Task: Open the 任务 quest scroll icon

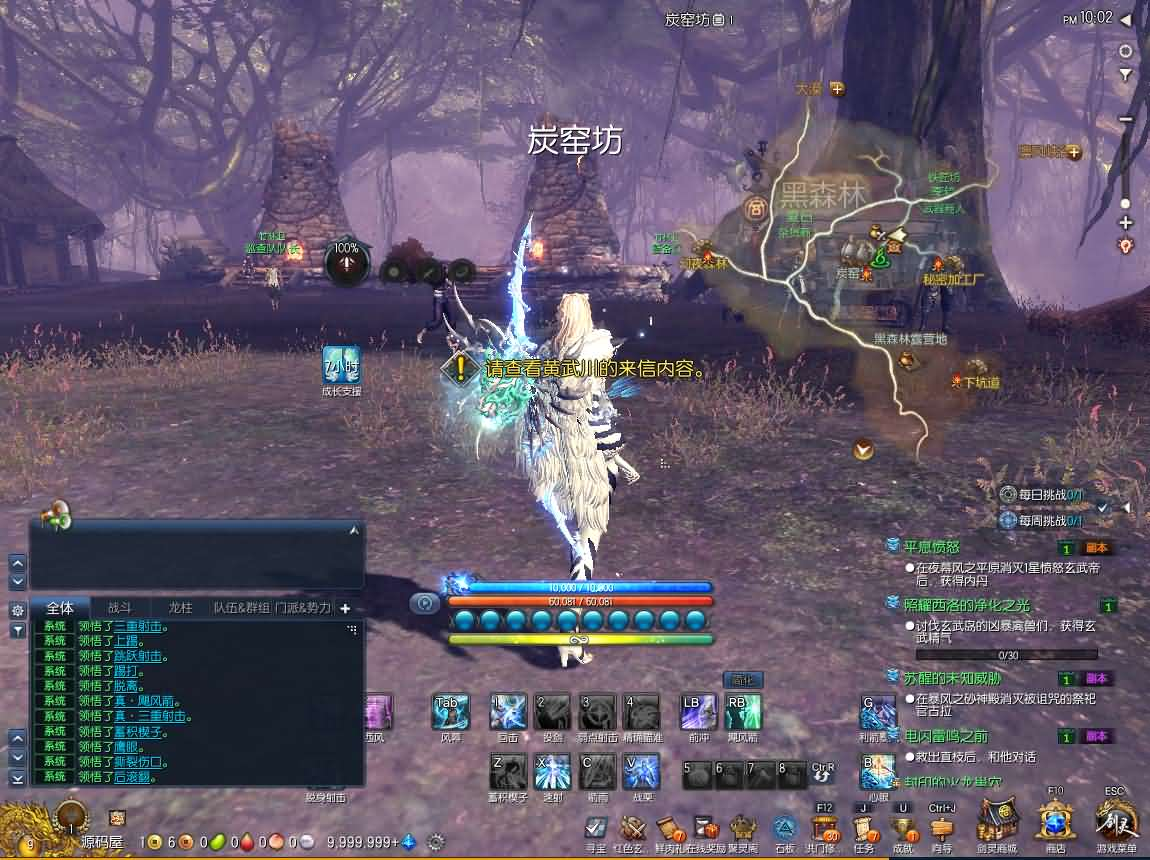Action: [x=865, y=829]
